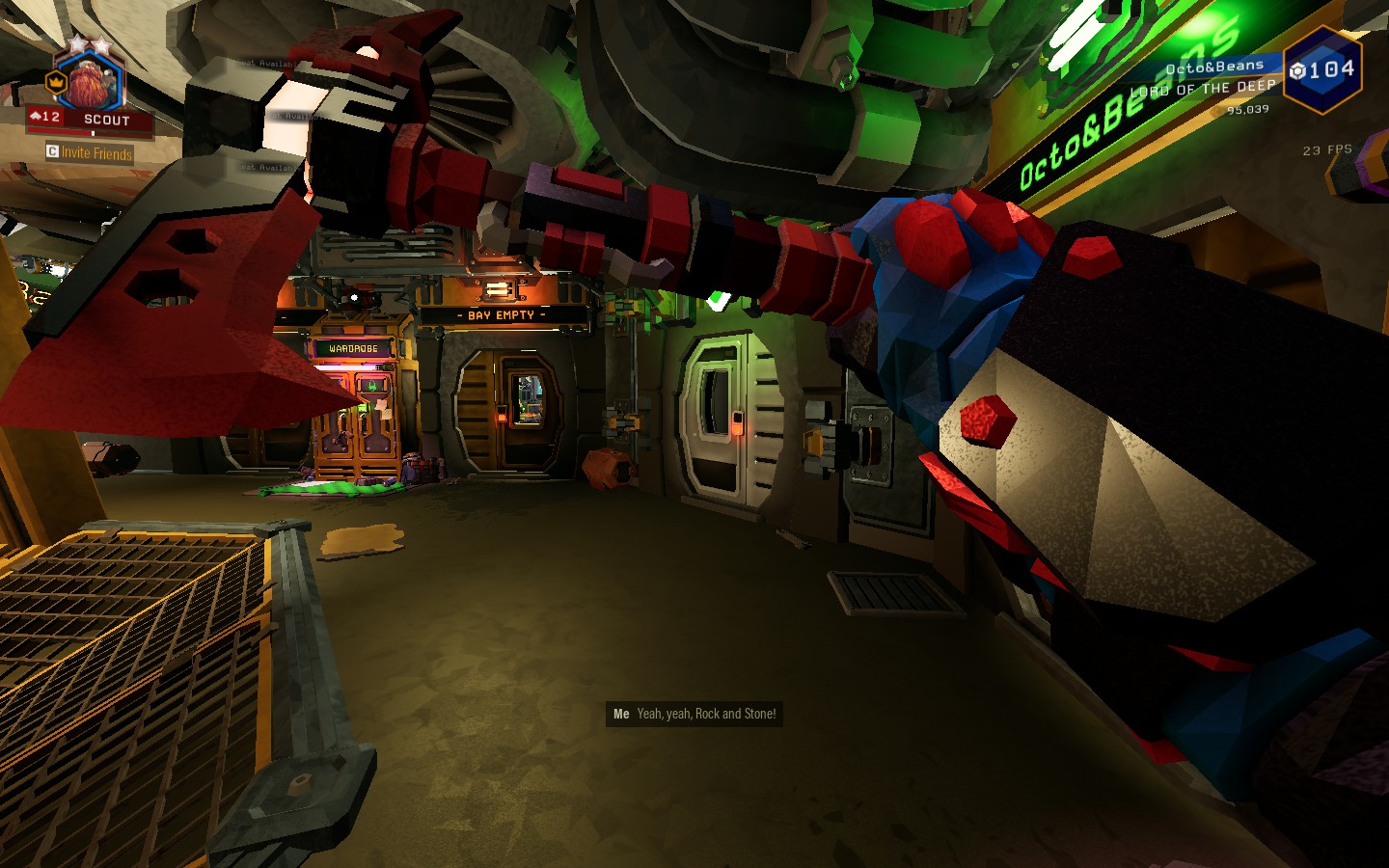The image size is (1389, 868).
Task: Select the Octo&Beans player name banner
Action: (x=1213, y=67)
